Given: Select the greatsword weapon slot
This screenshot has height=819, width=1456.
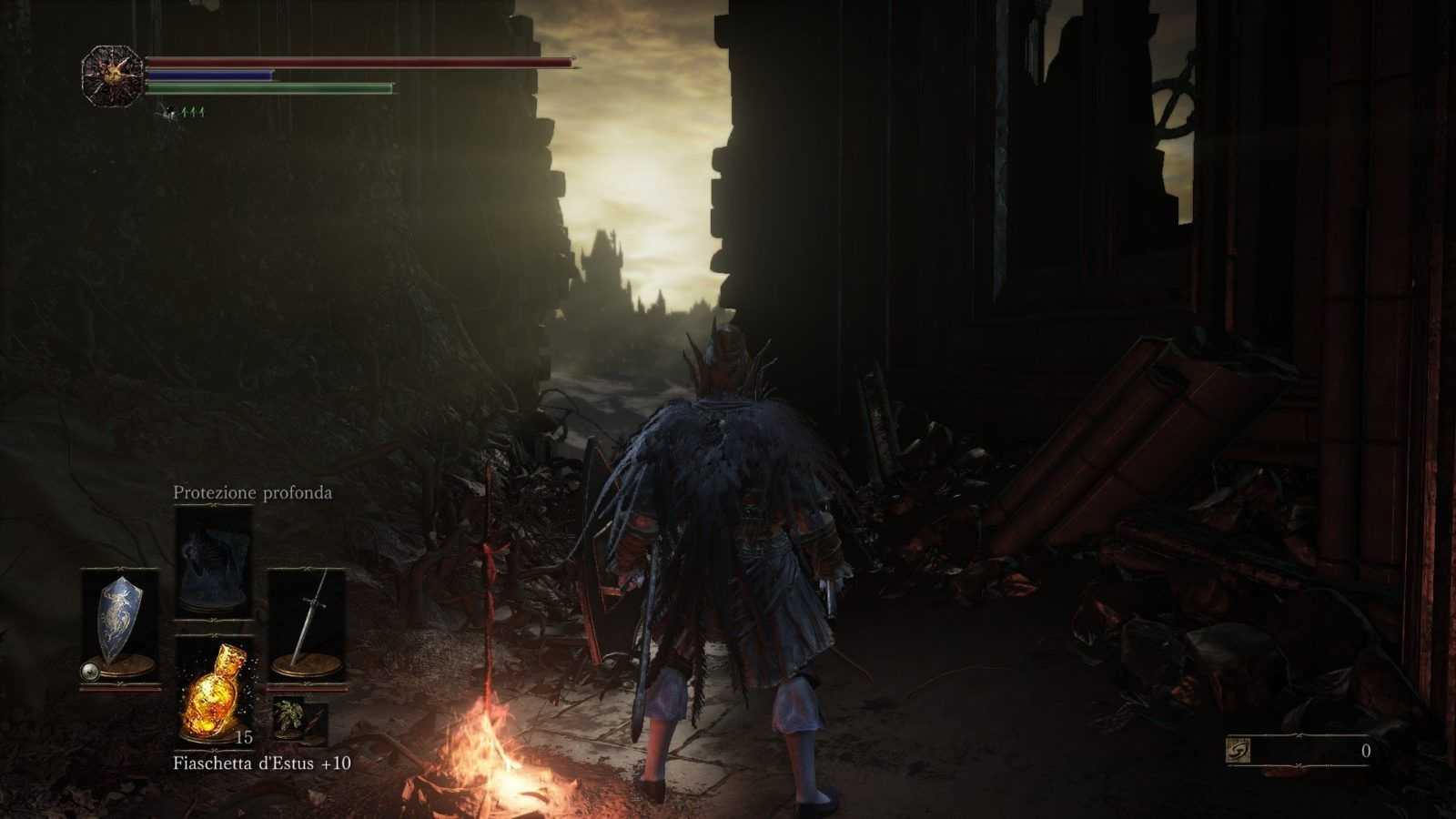Looking at the screenshot, I should (x=307, y=624).
